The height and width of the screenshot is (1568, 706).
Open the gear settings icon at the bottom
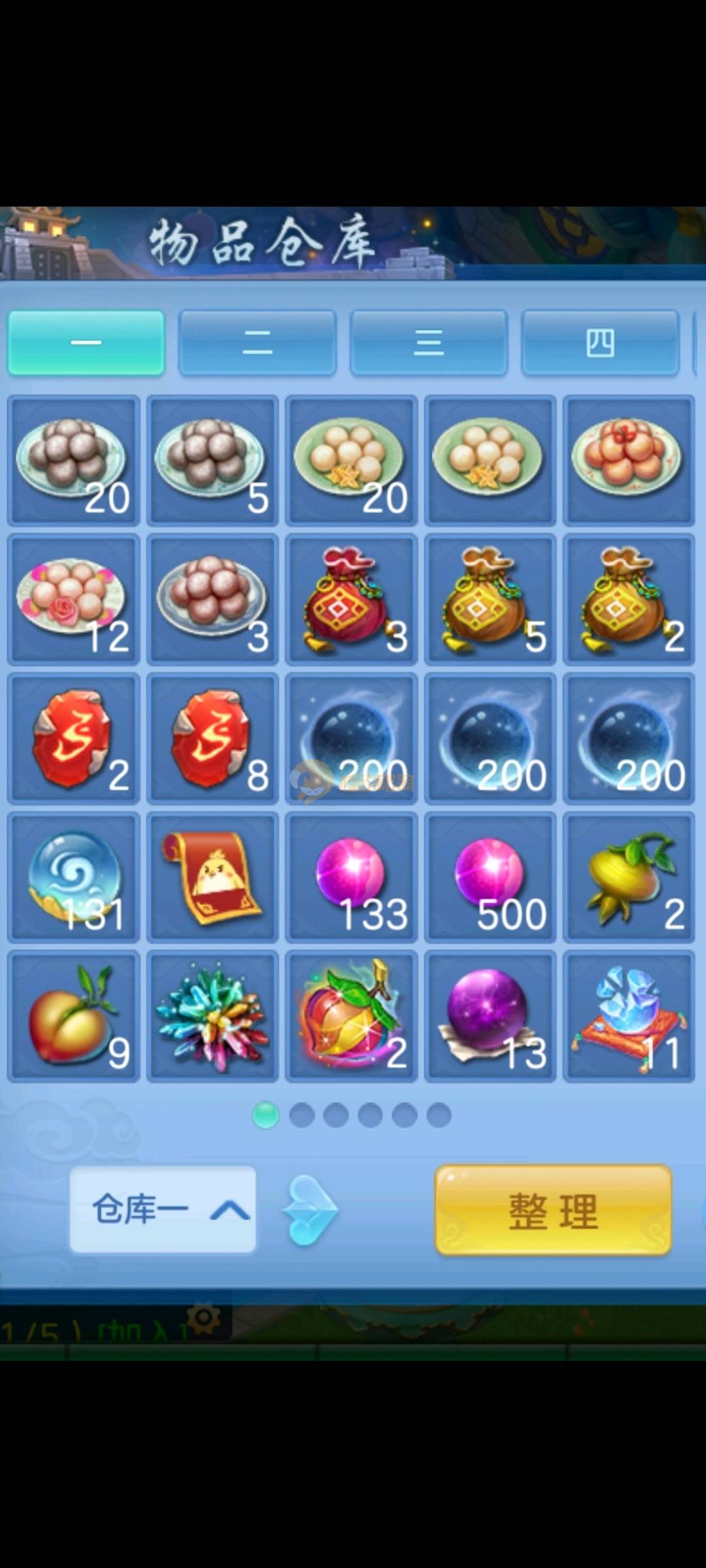click(x=203, y=1317)
